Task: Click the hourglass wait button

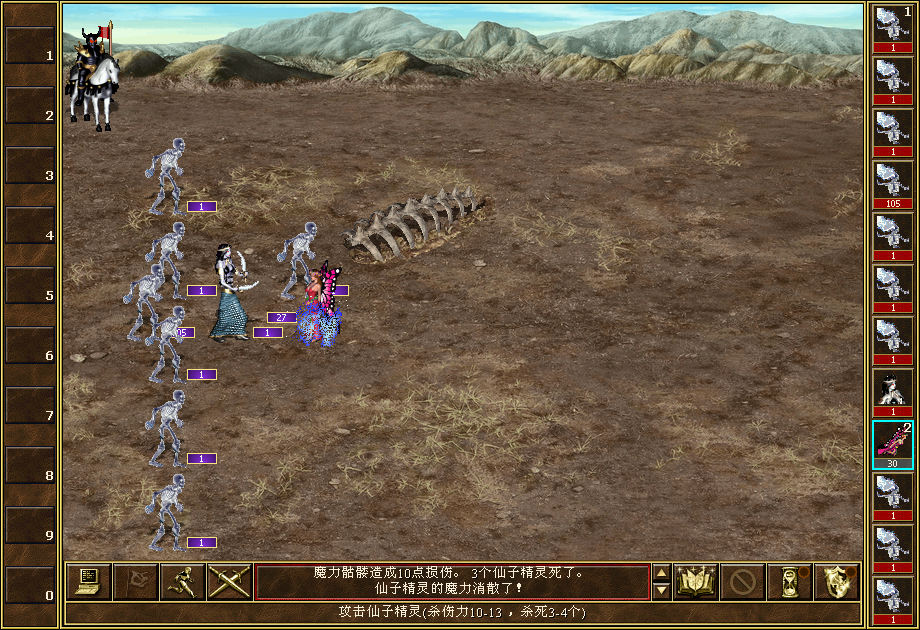Action: tap(789, 582)
